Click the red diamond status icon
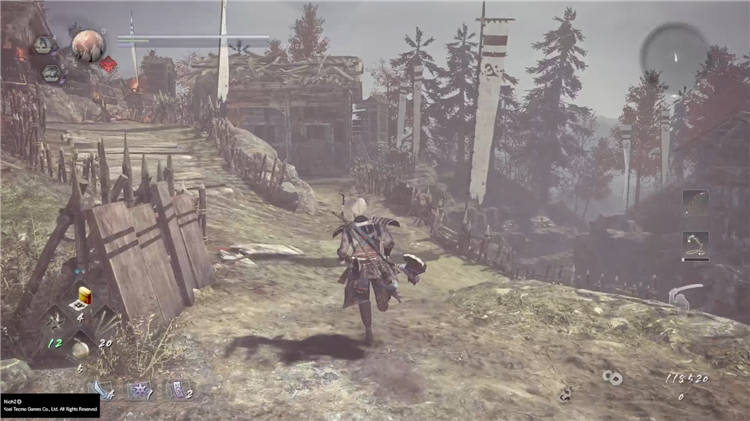The image size is (750, 421). (x=108, y=64)
